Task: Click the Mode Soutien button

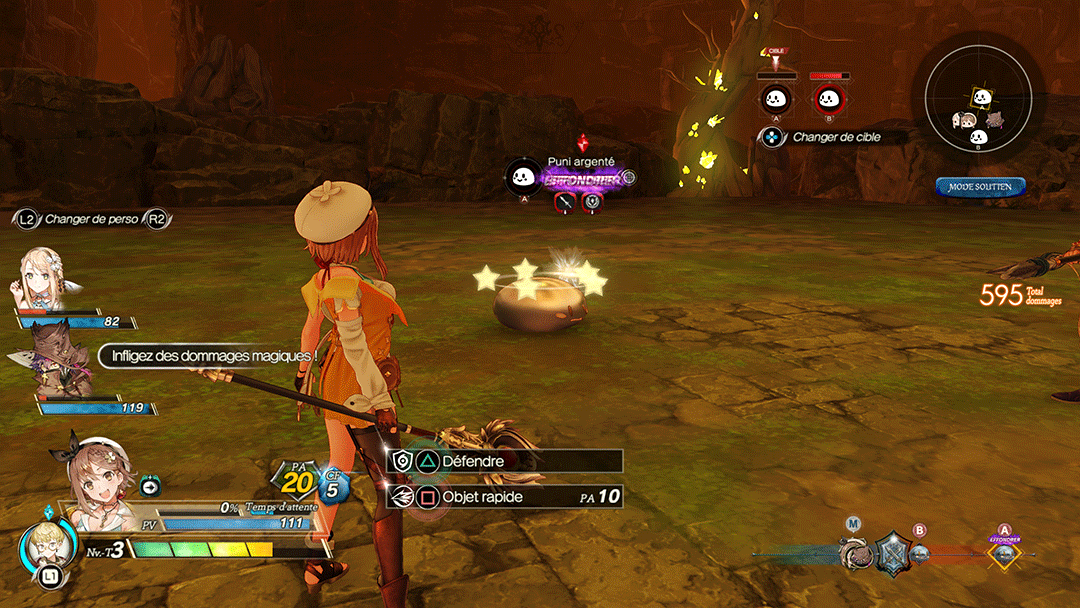Action: click(980, 187)
